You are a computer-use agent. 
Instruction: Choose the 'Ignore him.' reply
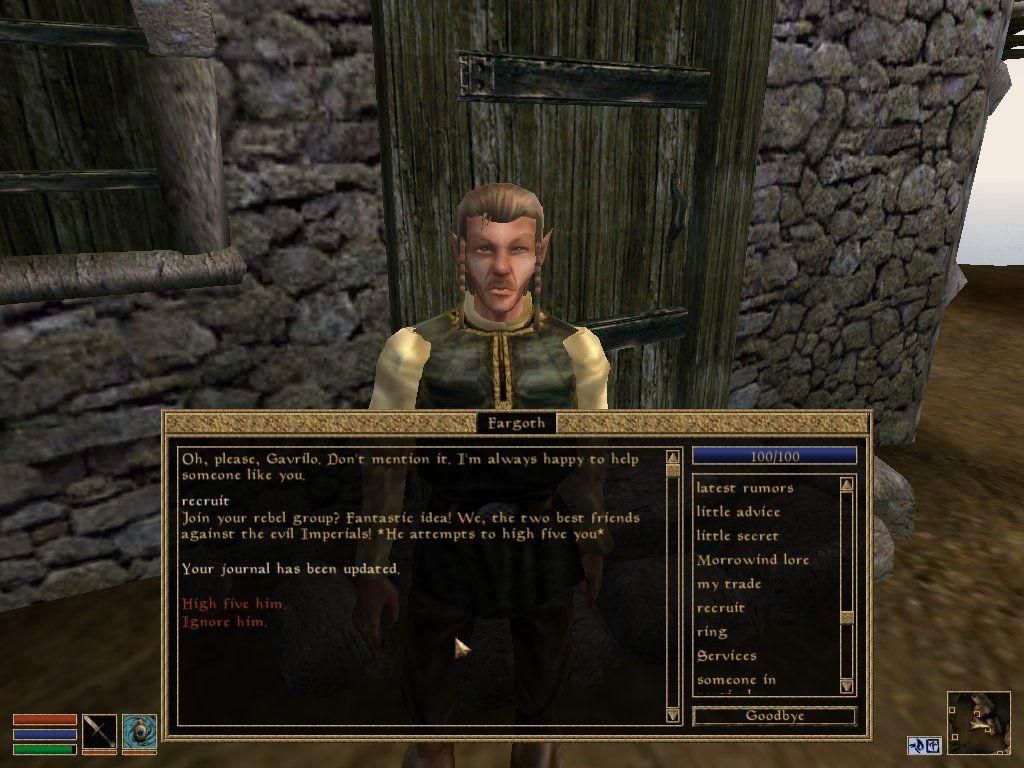click(224, 622)
